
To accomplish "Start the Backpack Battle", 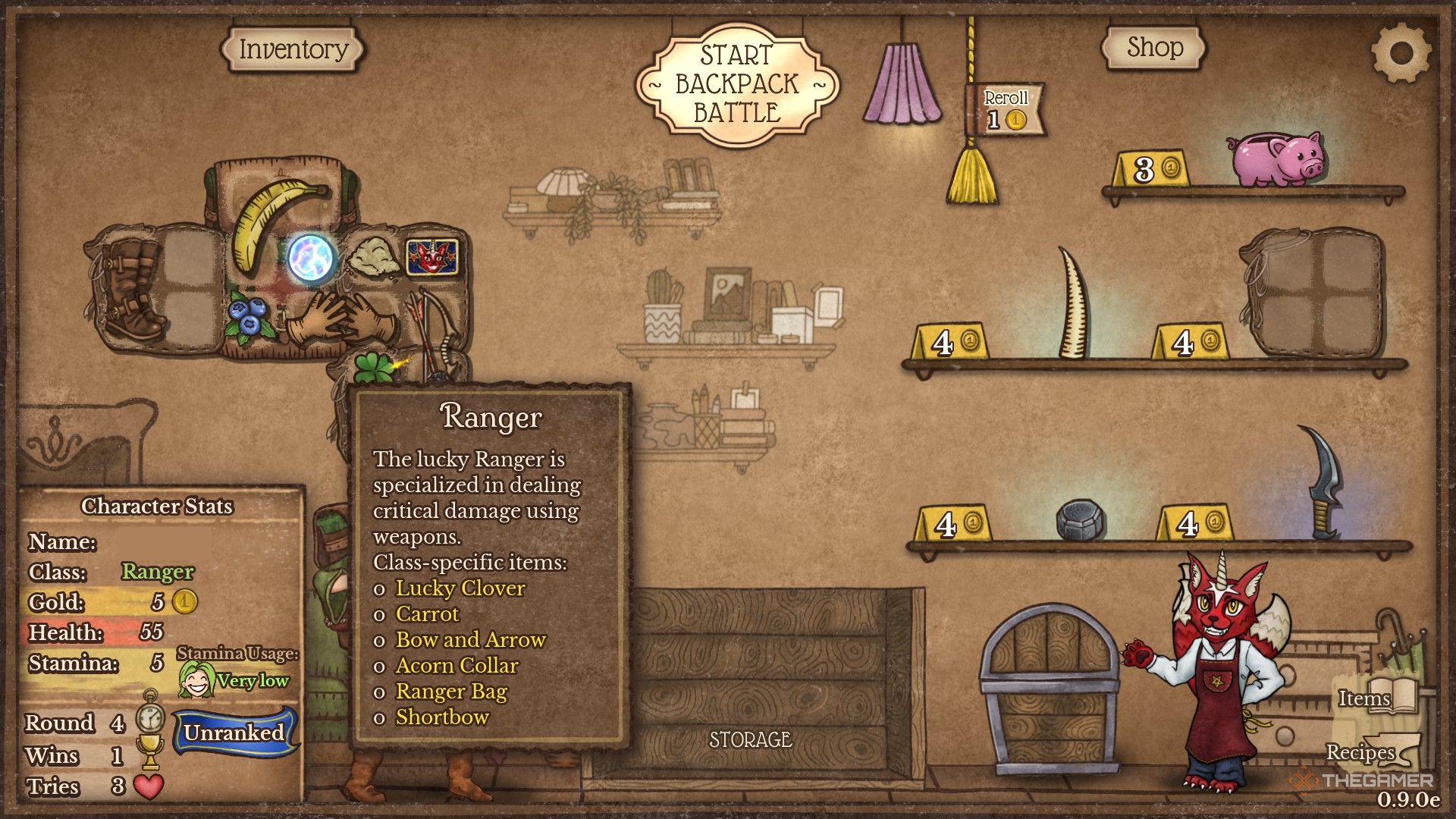I will coord(737,83).
